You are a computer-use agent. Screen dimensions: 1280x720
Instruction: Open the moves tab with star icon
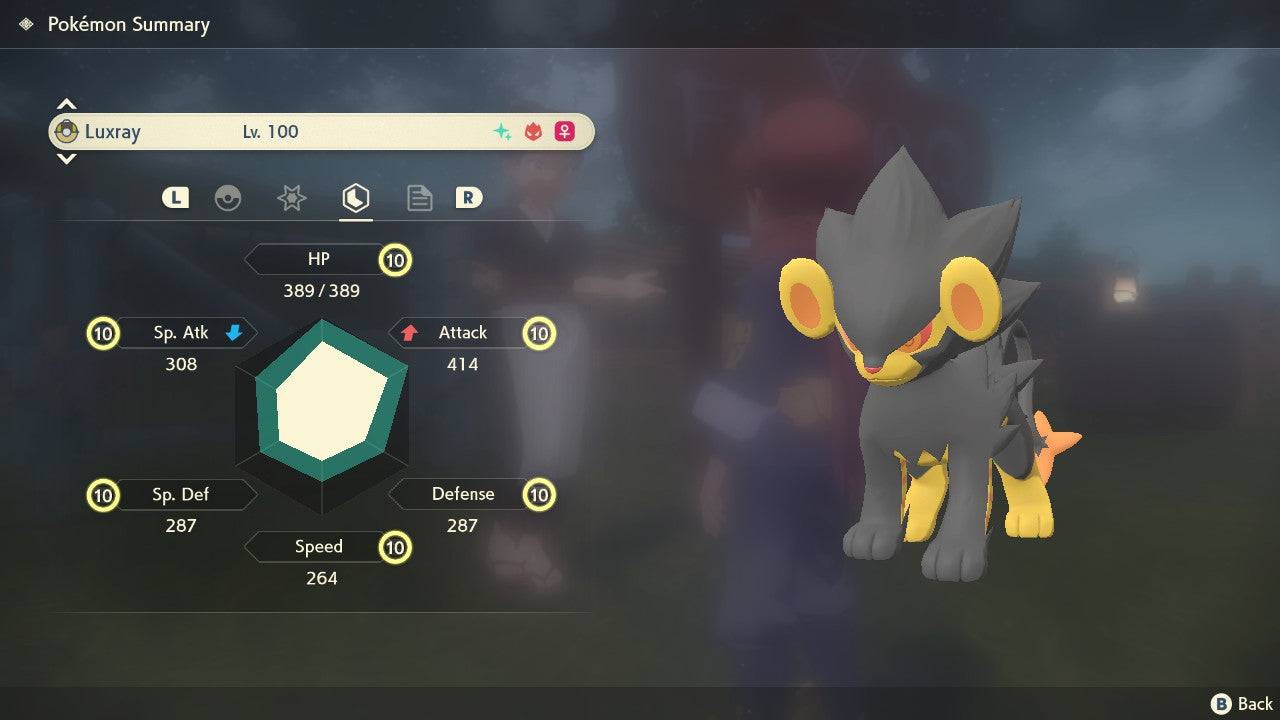291,198
